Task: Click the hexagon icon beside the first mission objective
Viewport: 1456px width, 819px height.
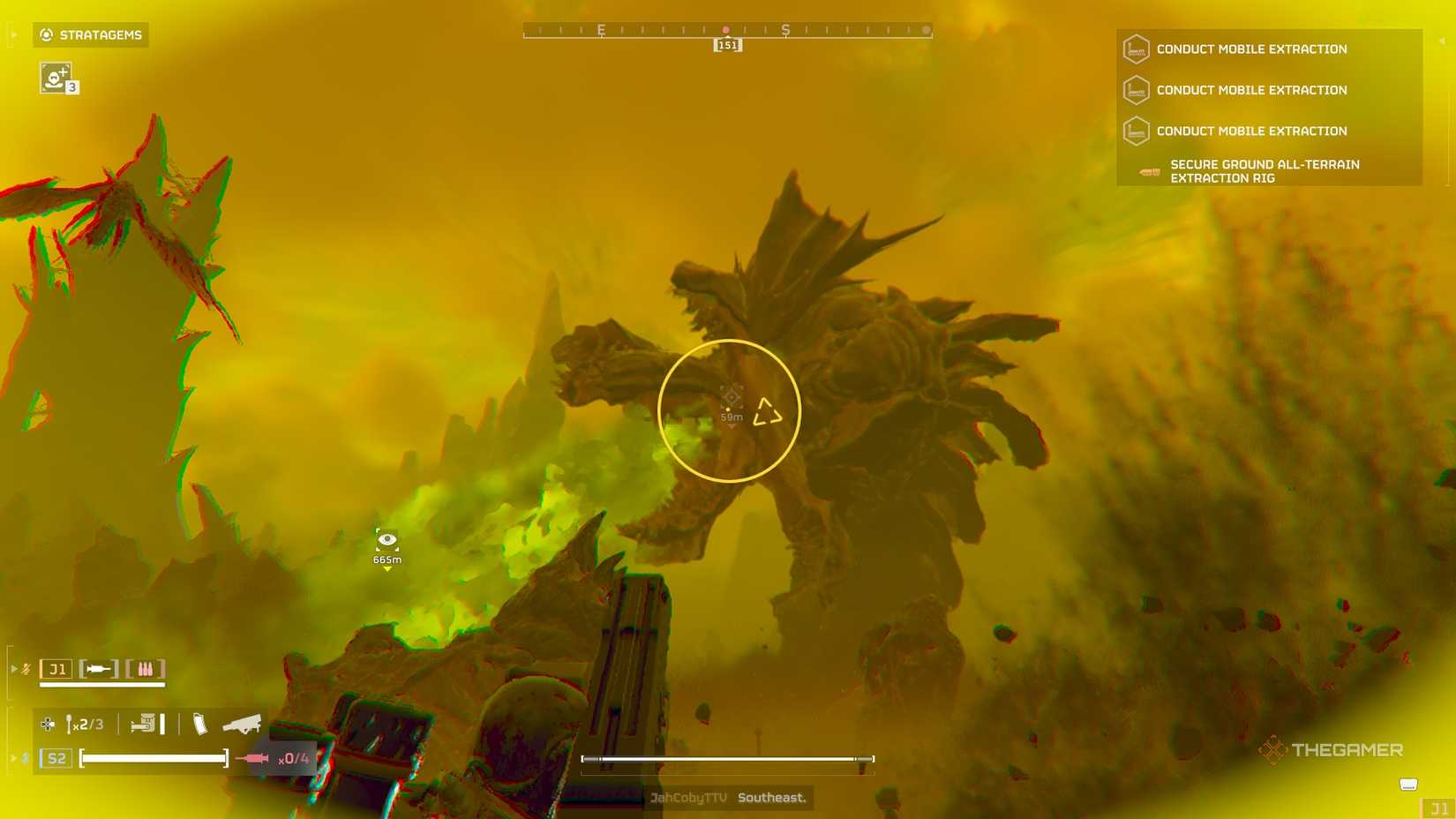Action: pos(1137,49)
